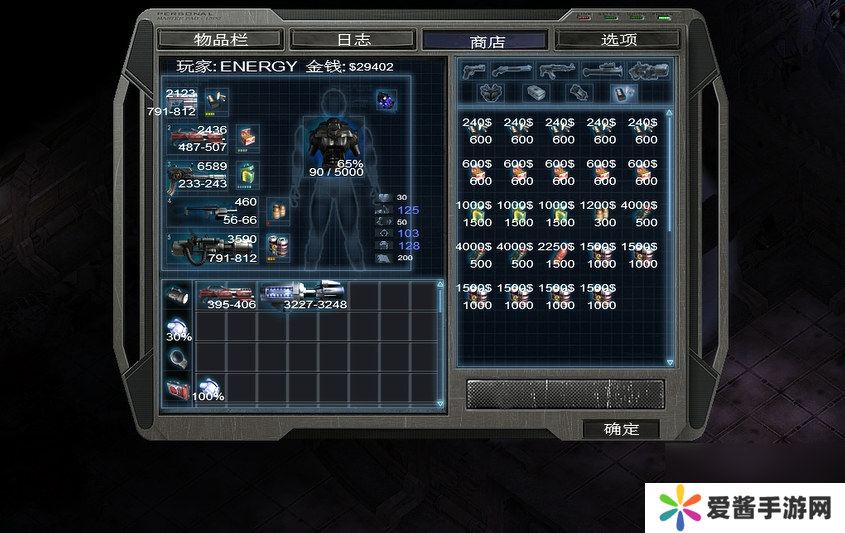The height and width of the screenshot is (533, 845).
Task: Open the 日志 journal tab
Action: pos(353,40)
